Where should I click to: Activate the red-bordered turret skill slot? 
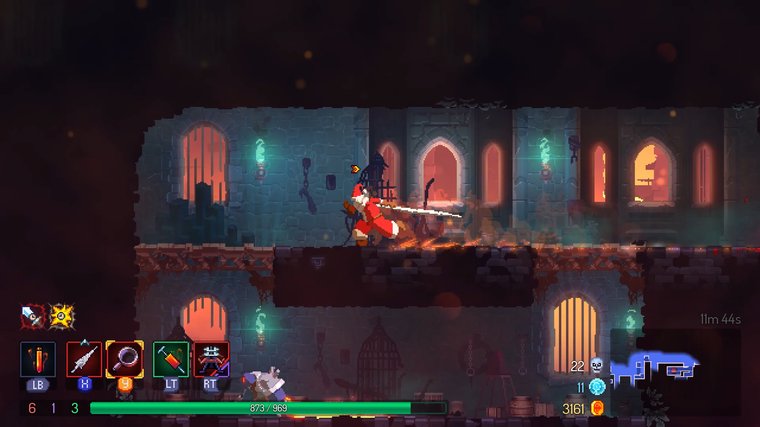coord(211,358)
